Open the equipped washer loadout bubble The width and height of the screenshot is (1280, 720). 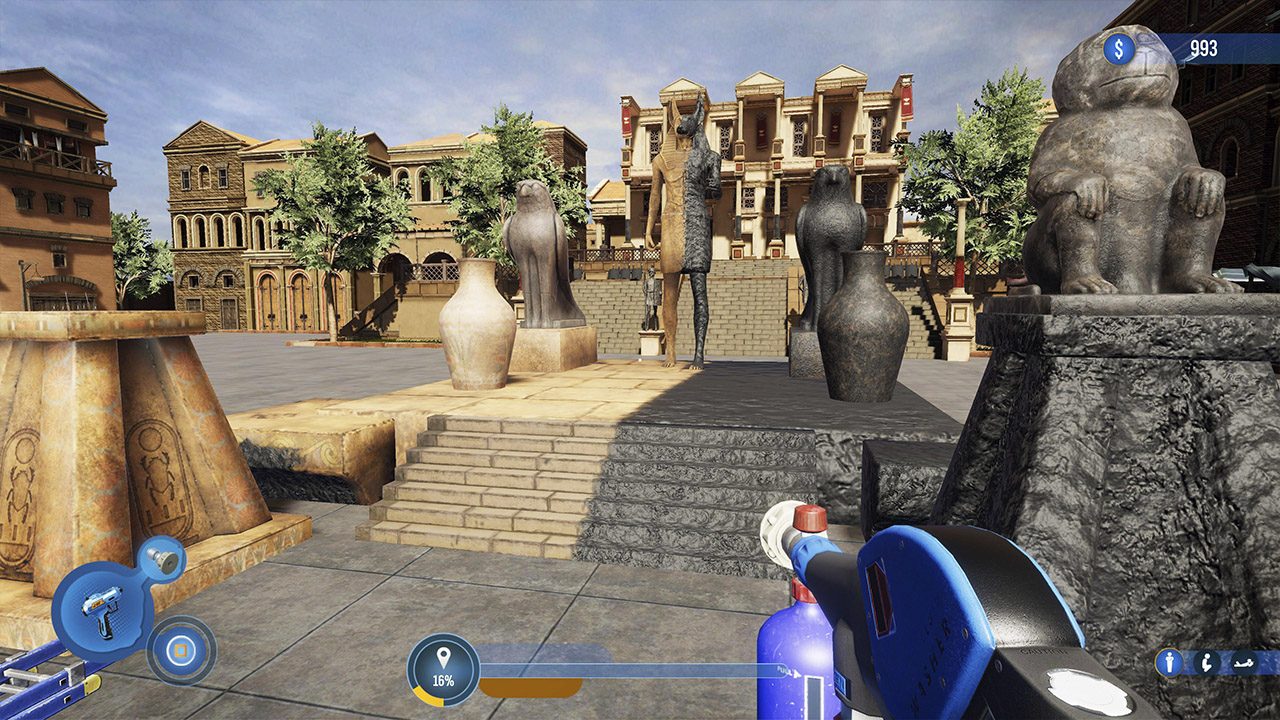(102, 608)
